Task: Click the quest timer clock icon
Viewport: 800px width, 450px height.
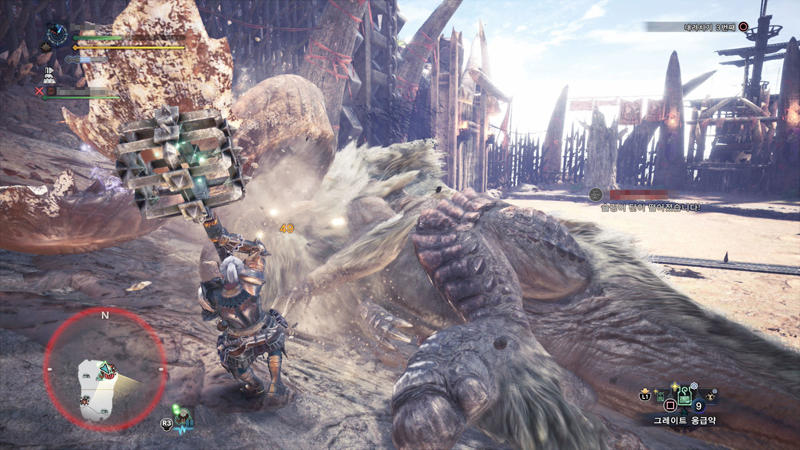Action: [x=58, y=34]
